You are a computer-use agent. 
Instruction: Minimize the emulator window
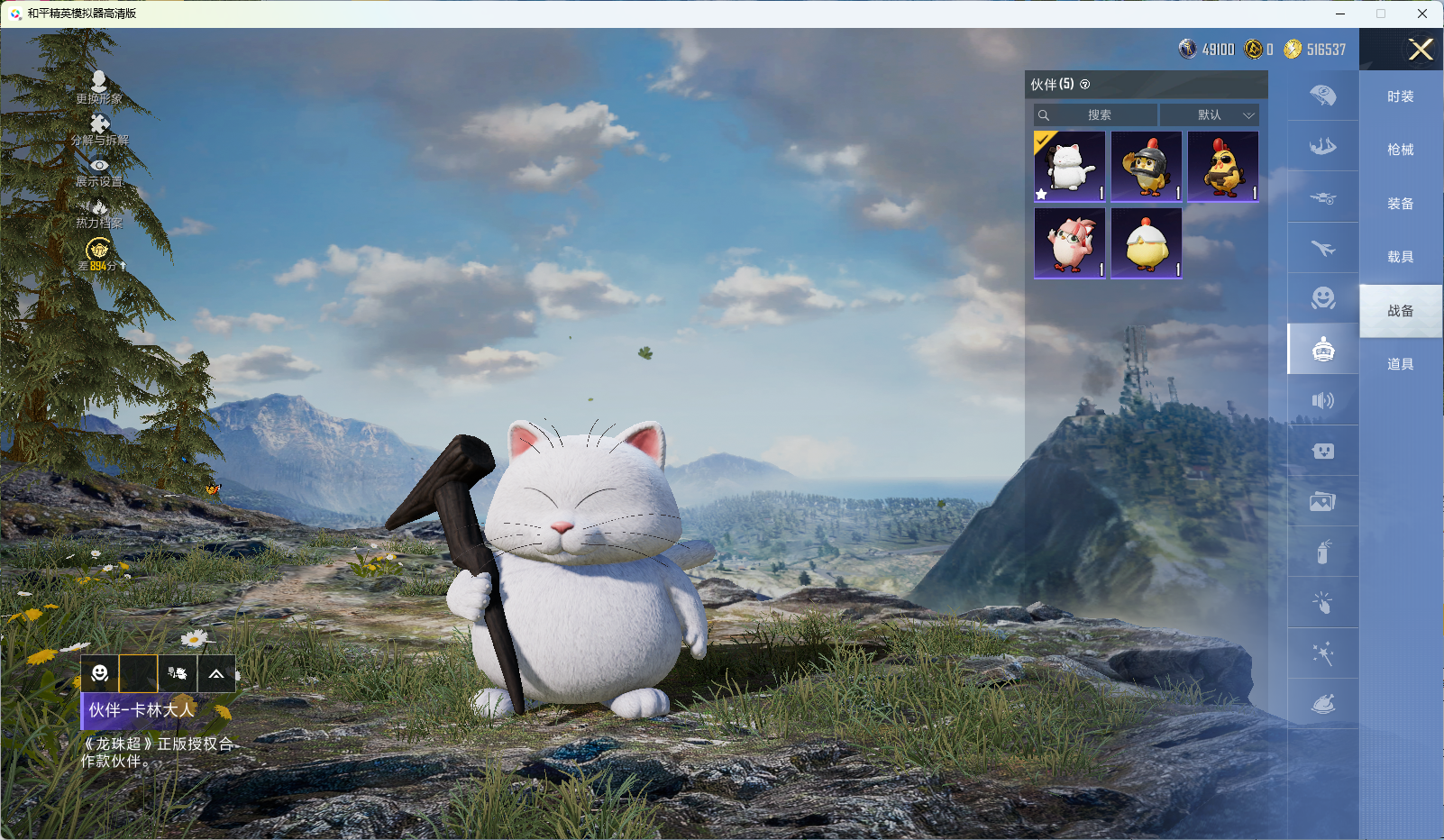pyautogui.click(x=1340, y=14)
